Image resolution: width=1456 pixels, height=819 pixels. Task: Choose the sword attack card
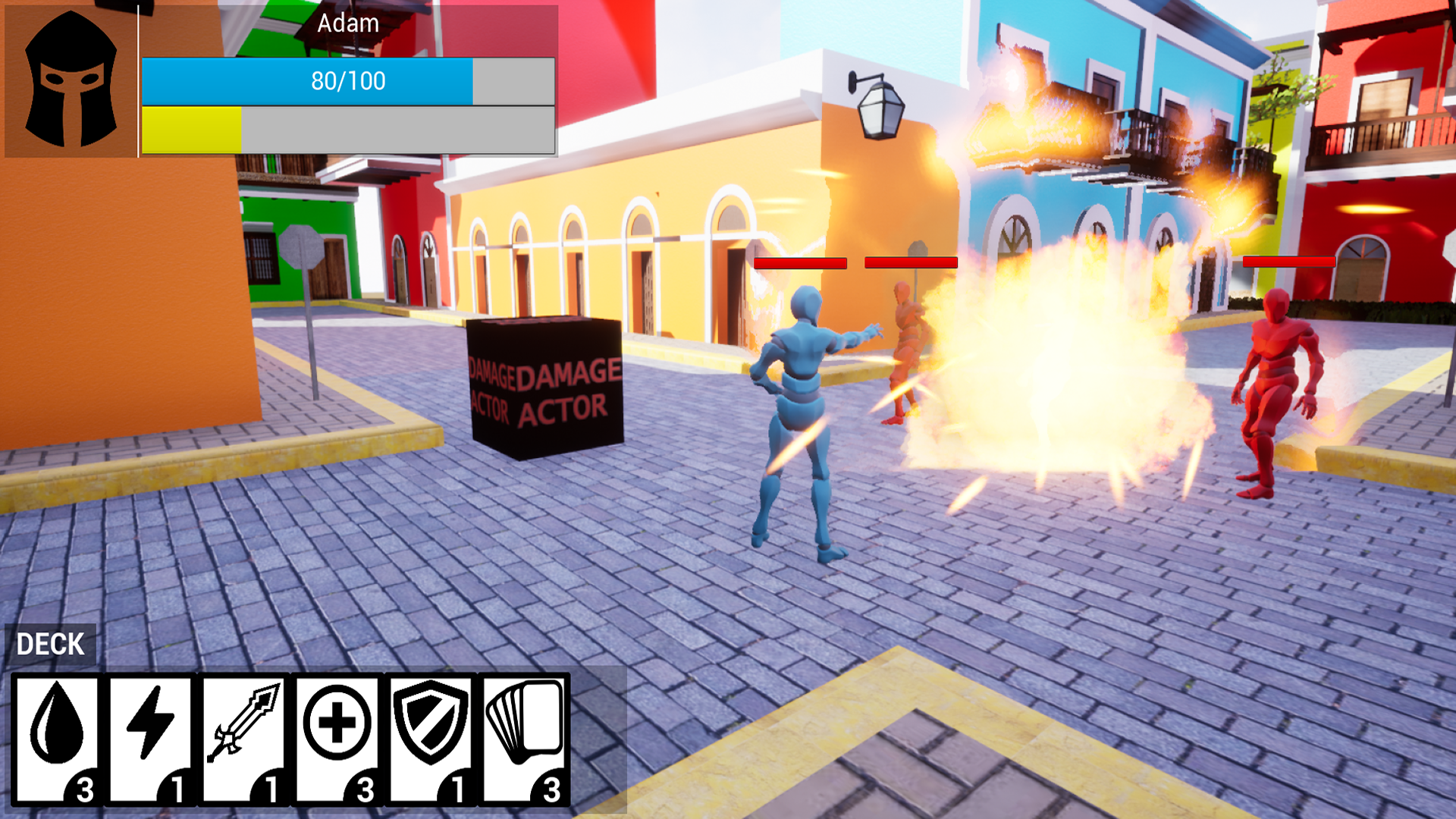coord(243,739)
